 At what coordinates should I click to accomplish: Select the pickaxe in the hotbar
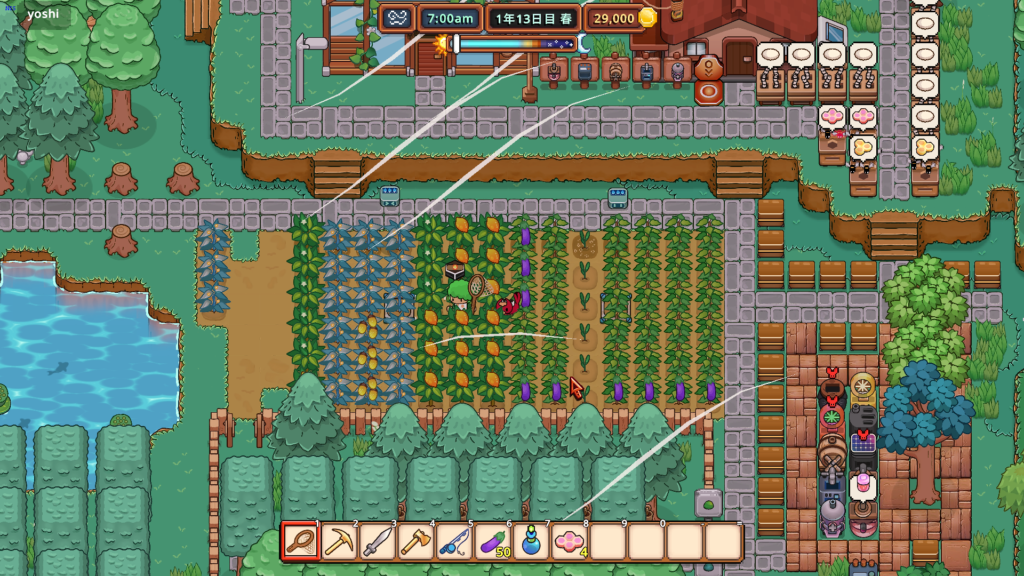pos(339,542)
